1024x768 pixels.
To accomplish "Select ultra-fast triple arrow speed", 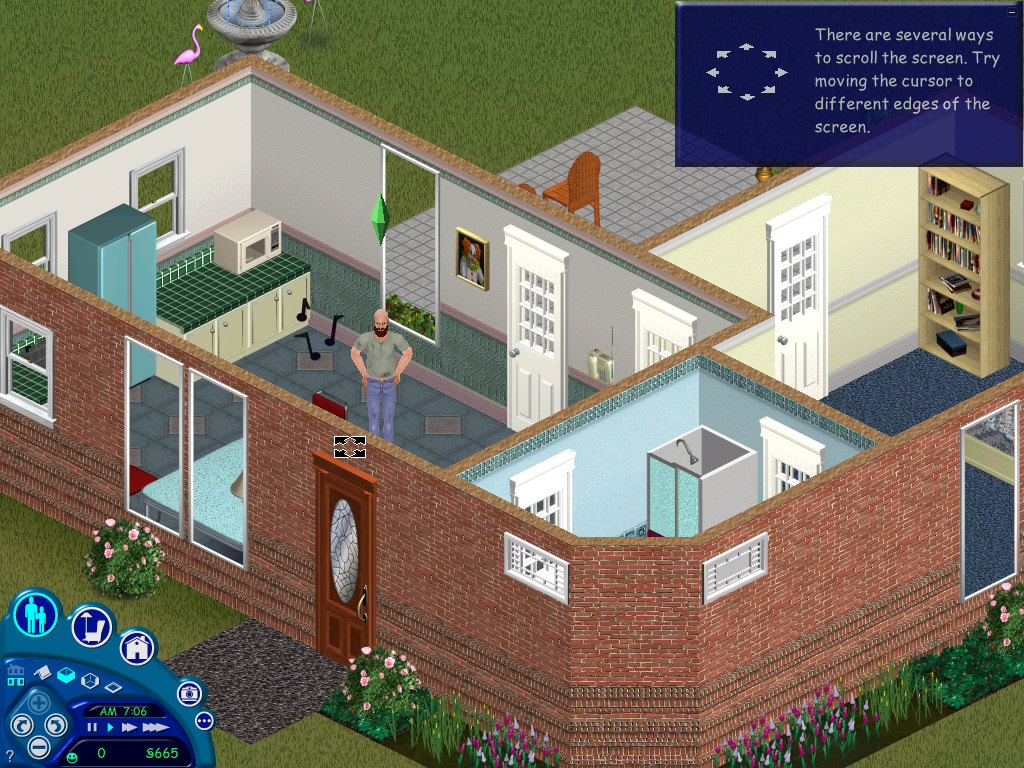I will pyautogui.click(x=153, y=728).
